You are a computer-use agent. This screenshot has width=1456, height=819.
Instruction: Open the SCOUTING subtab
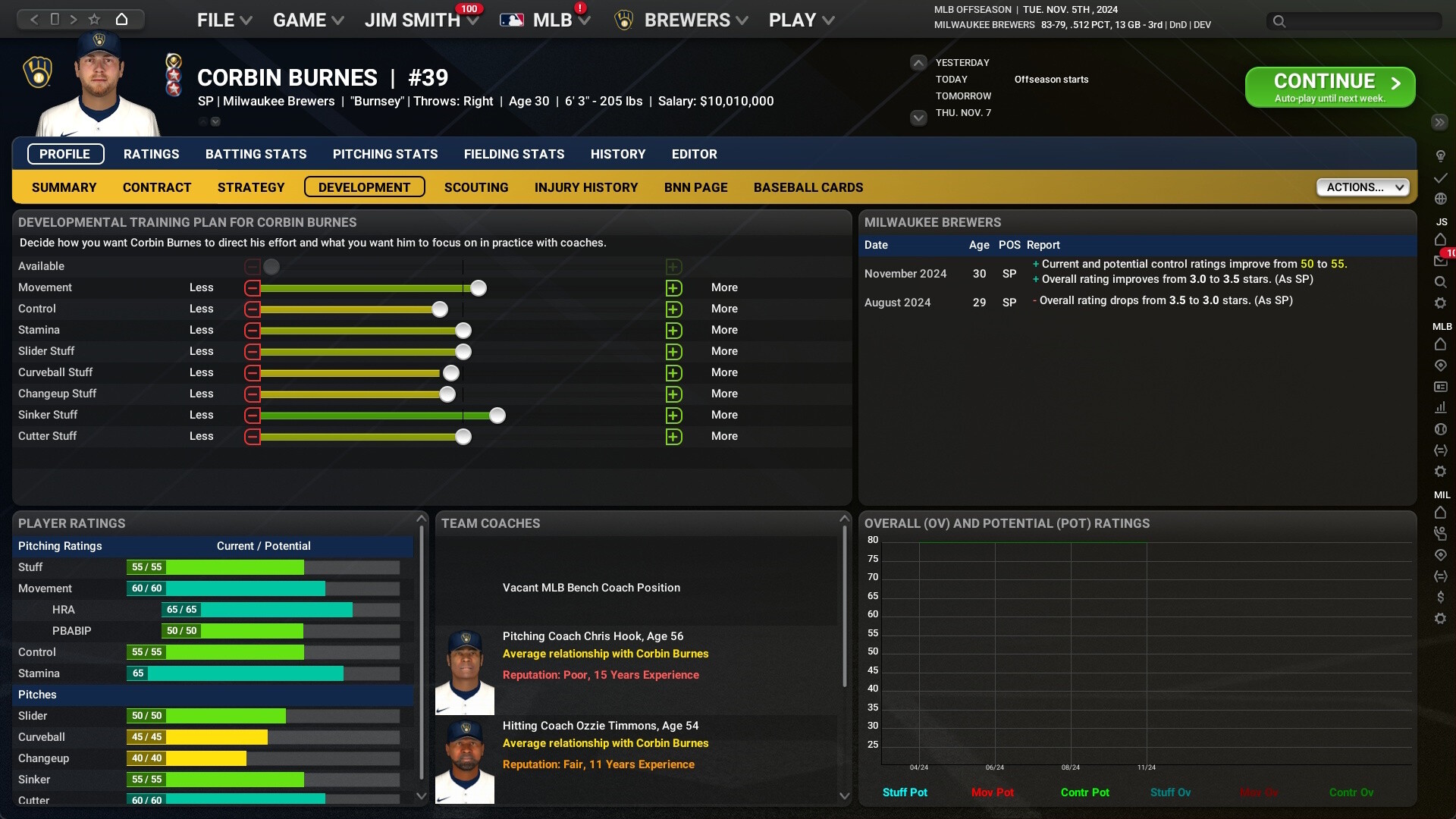[x=475, y=187]
